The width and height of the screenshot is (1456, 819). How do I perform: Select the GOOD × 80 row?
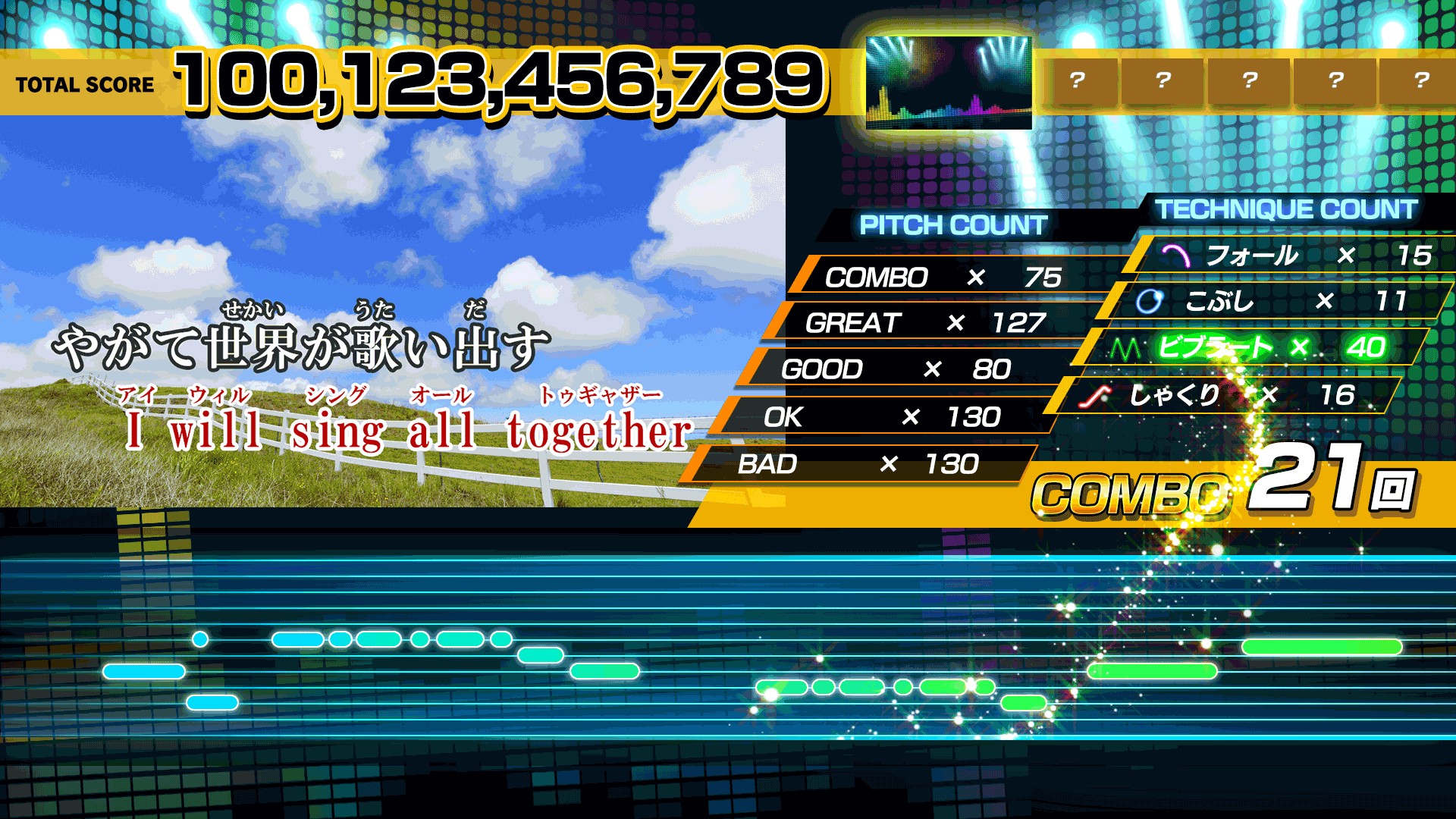pyautogui.click(x=895, y=369)
